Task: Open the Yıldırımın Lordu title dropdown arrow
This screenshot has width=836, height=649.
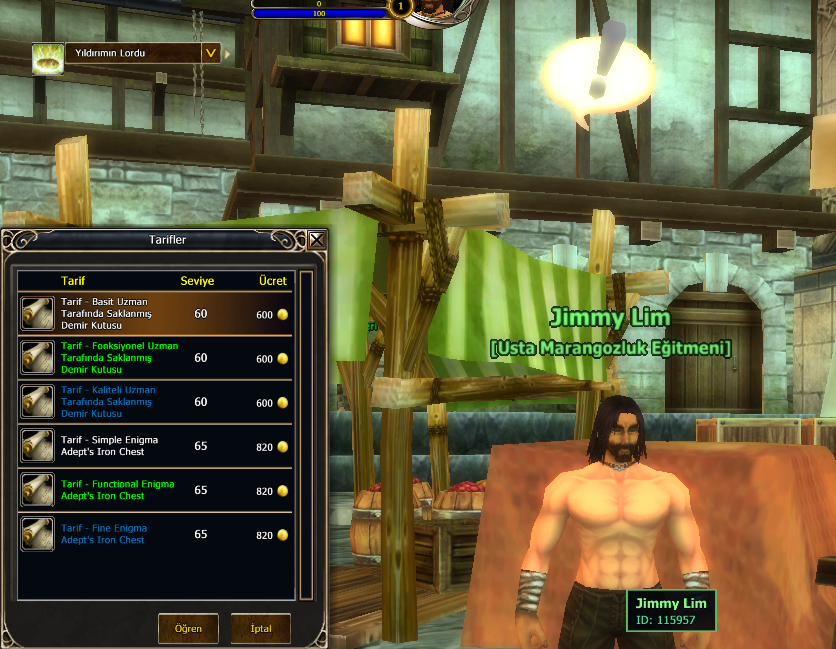Action: point(210,53)
